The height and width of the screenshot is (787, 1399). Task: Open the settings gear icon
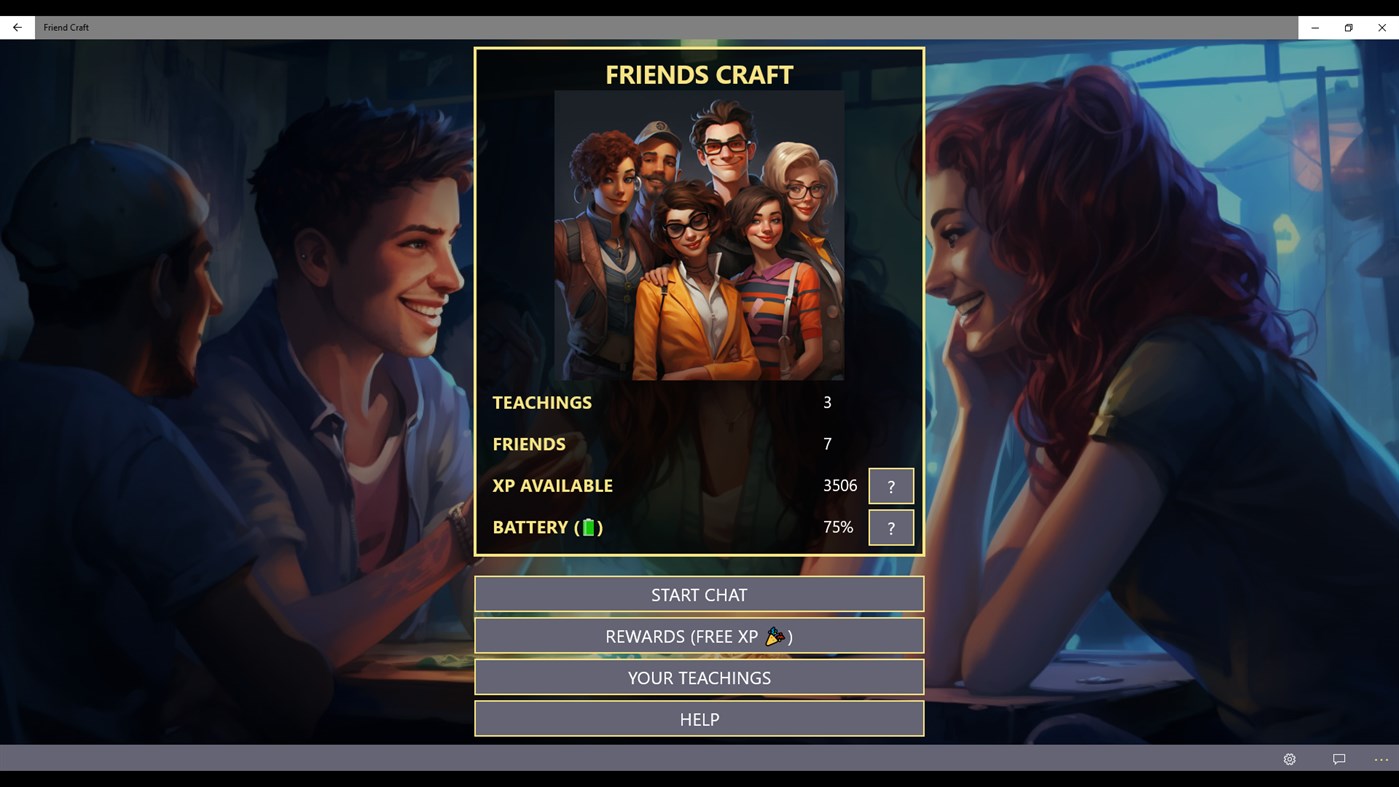[x=1288, y=759]
